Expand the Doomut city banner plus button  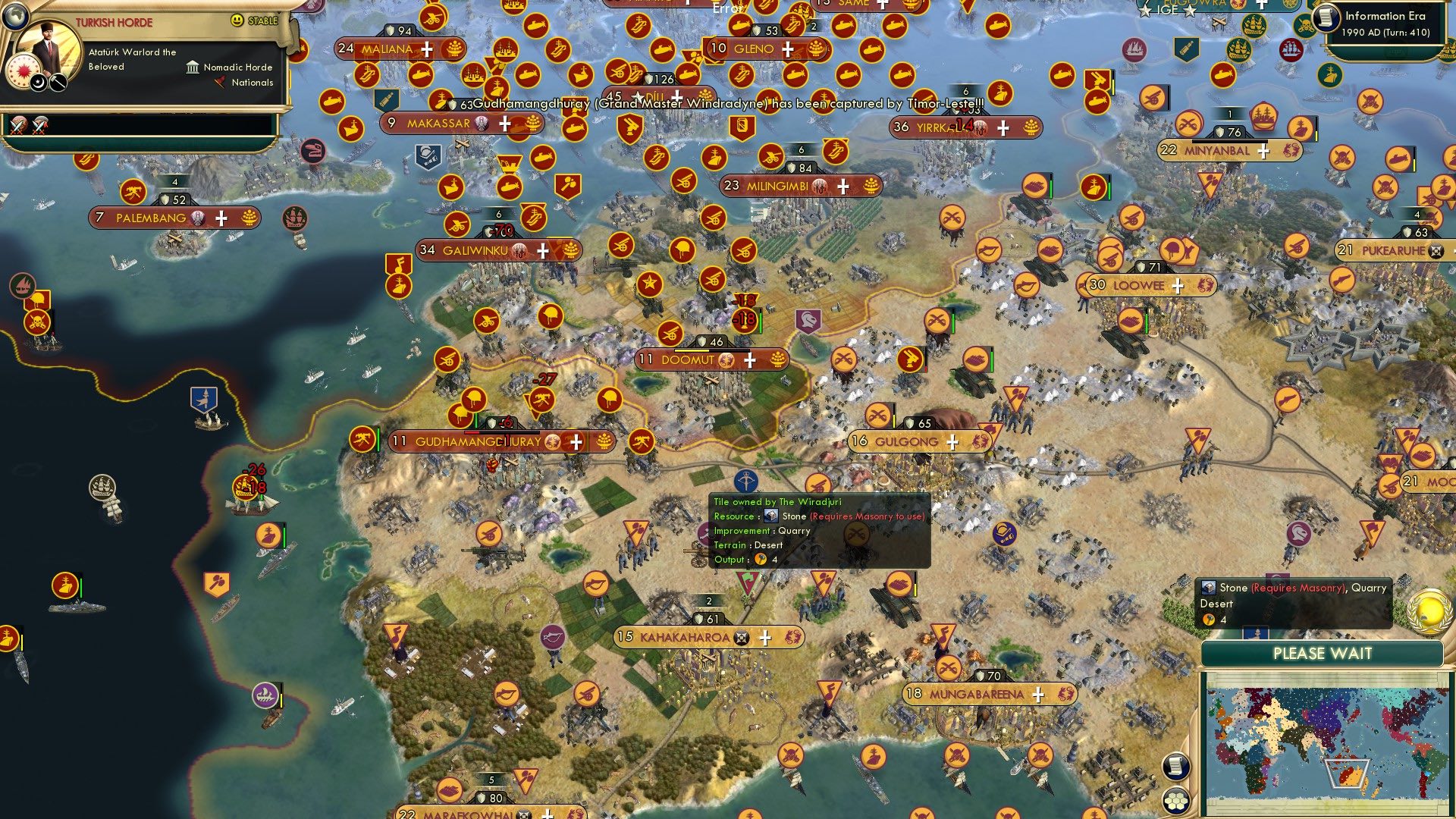point(749,360)
